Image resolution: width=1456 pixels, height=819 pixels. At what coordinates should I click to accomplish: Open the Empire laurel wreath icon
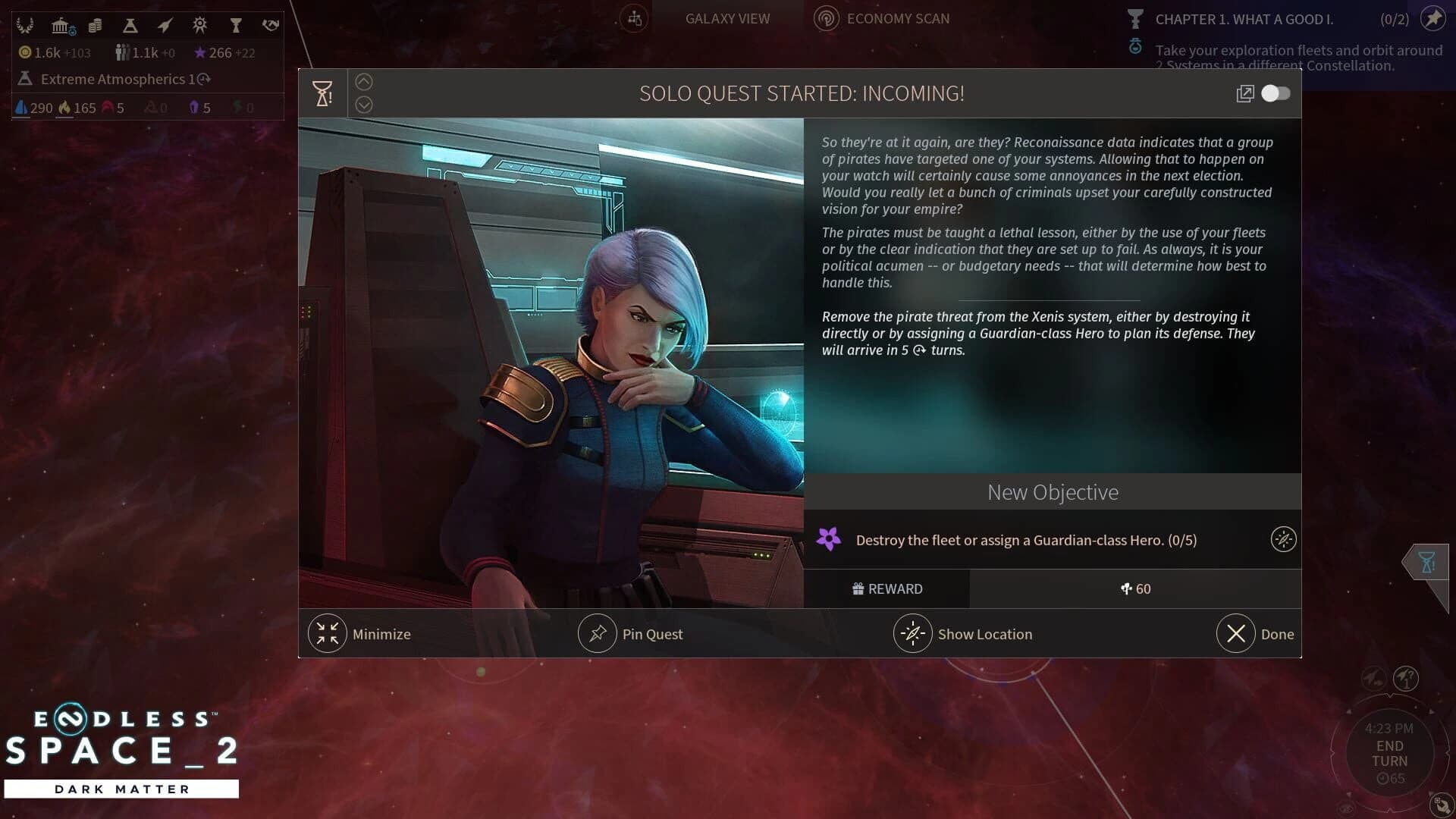[x=27, y=24]
